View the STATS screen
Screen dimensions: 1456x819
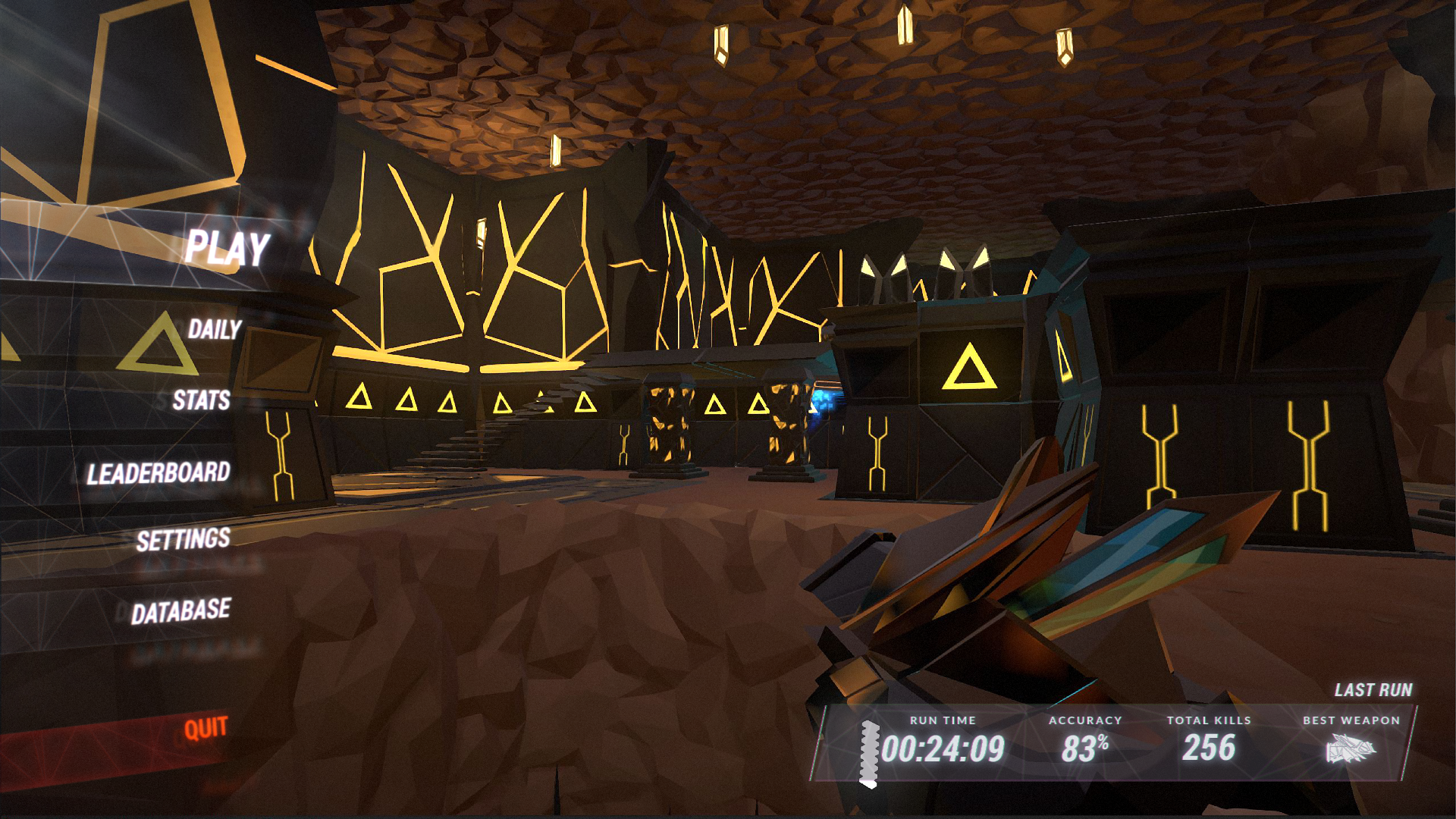point(201,400)
